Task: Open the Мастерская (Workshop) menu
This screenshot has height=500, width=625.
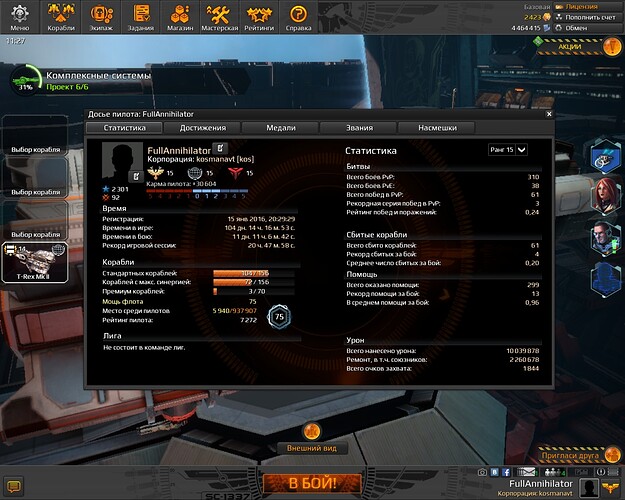Action: click(x=221, y=17)
